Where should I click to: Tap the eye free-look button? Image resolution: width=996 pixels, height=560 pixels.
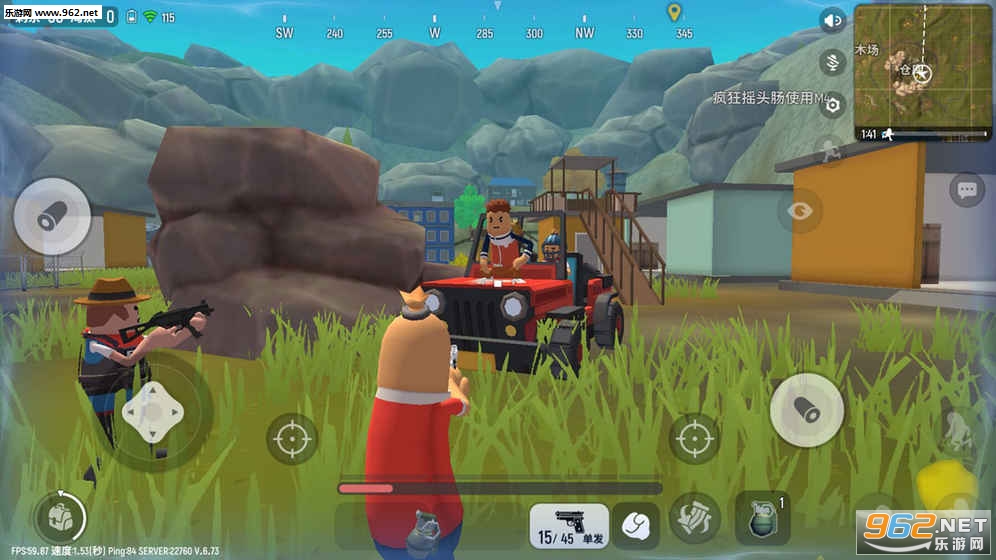coord(800,210)
